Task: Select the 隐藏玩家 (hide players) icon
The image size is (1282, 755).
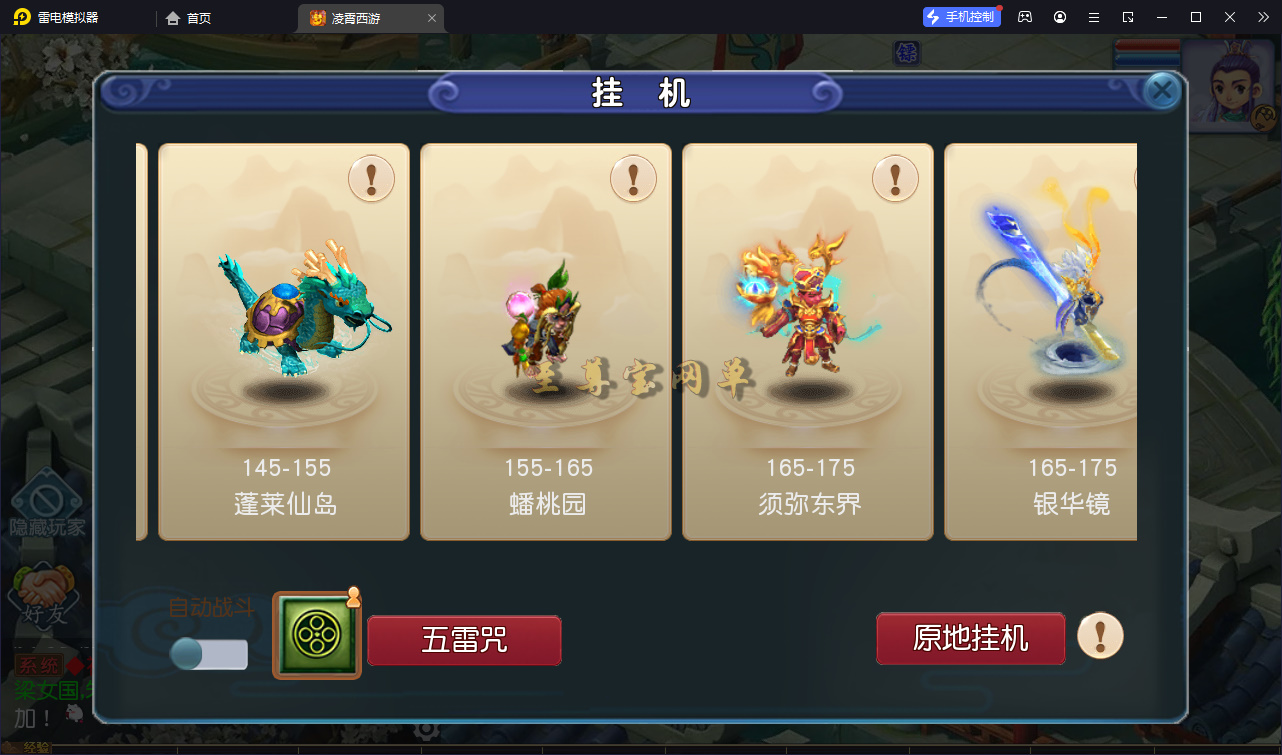Action: coord(47,500)
